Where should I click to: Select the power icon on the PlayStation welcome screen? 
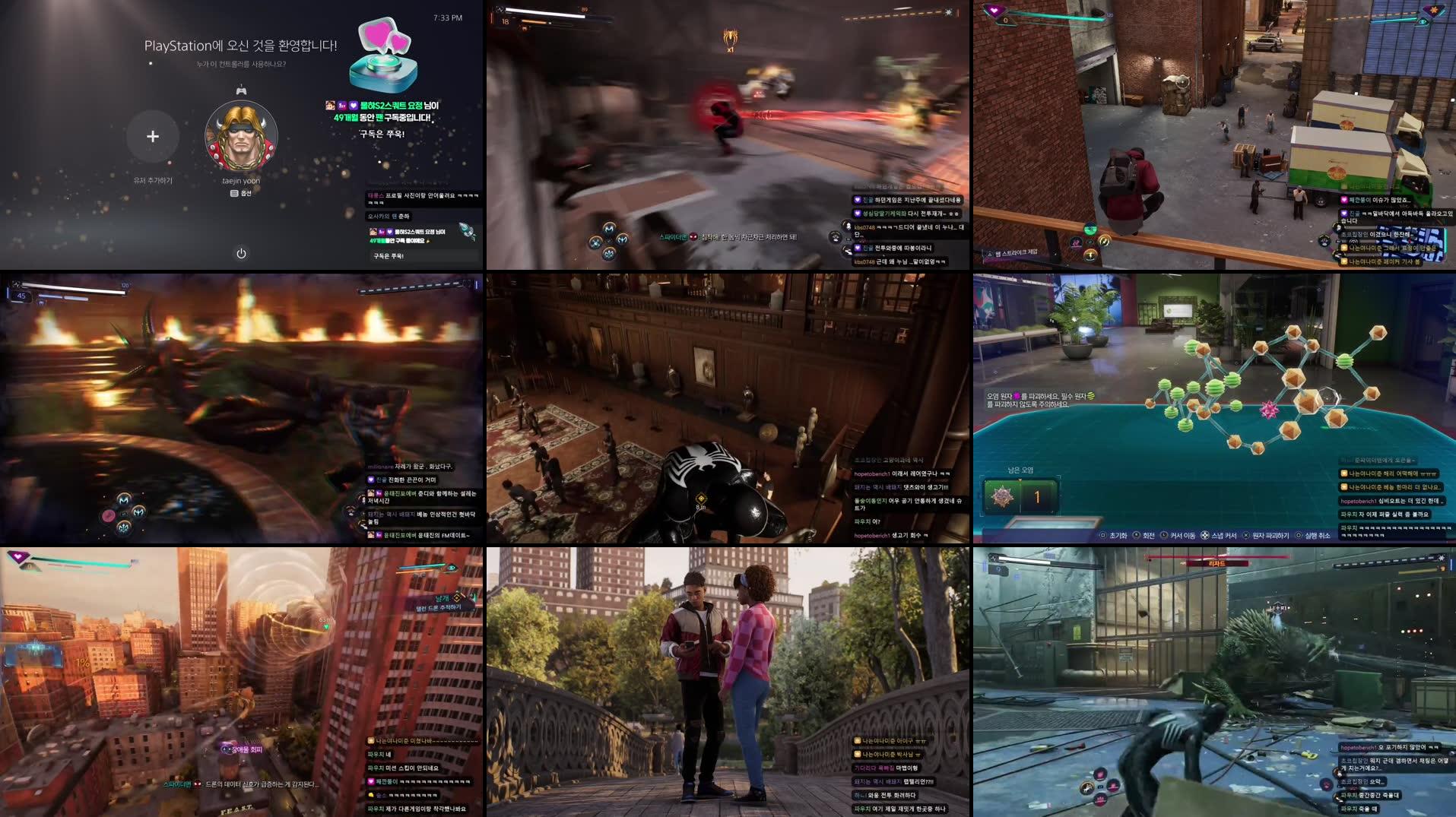(x=242, y=253)
